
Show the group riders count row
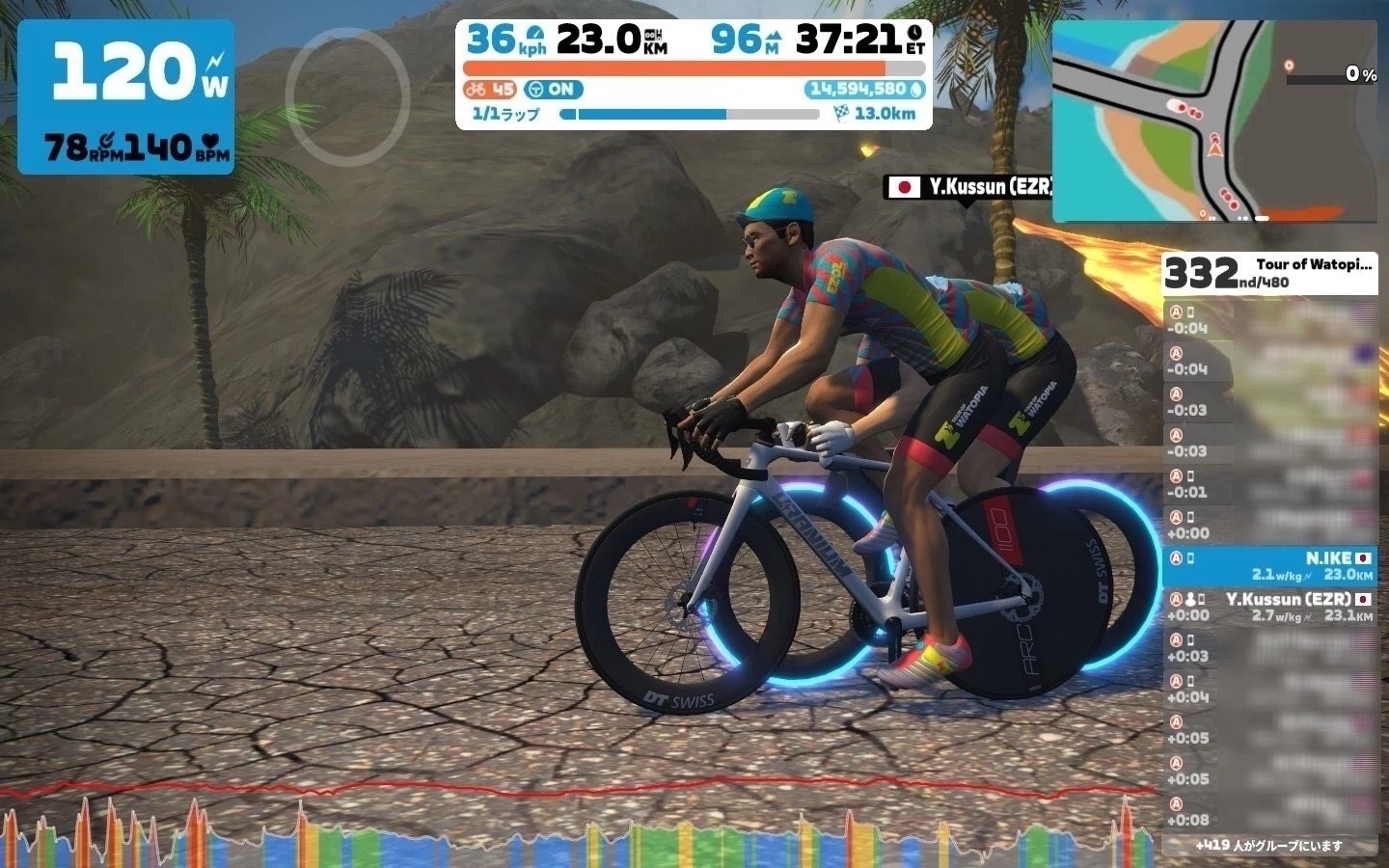click(x=1269, y=846)
